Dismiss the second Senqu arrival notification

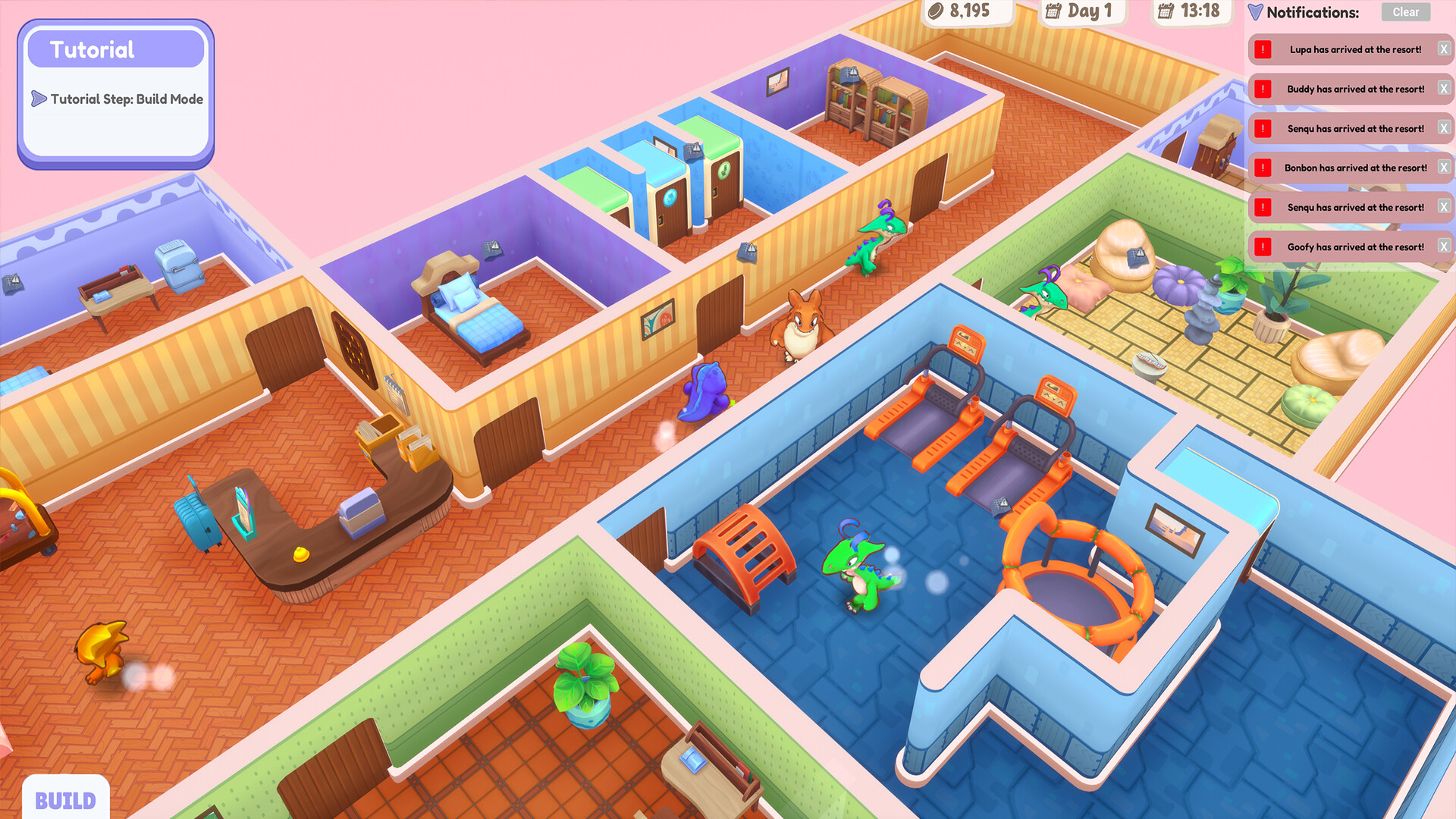pos(1445,207)
